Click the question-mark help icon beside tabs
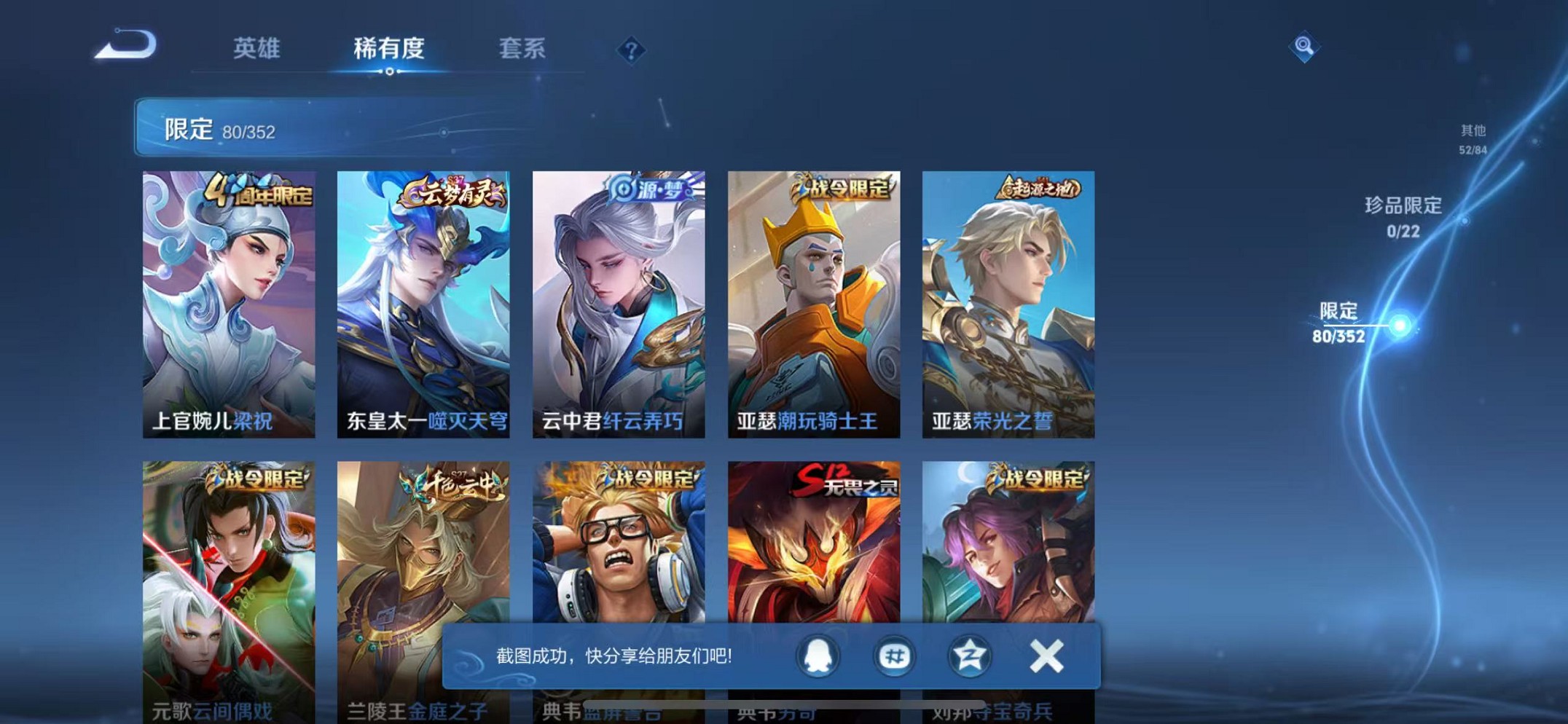 (631, 50)
